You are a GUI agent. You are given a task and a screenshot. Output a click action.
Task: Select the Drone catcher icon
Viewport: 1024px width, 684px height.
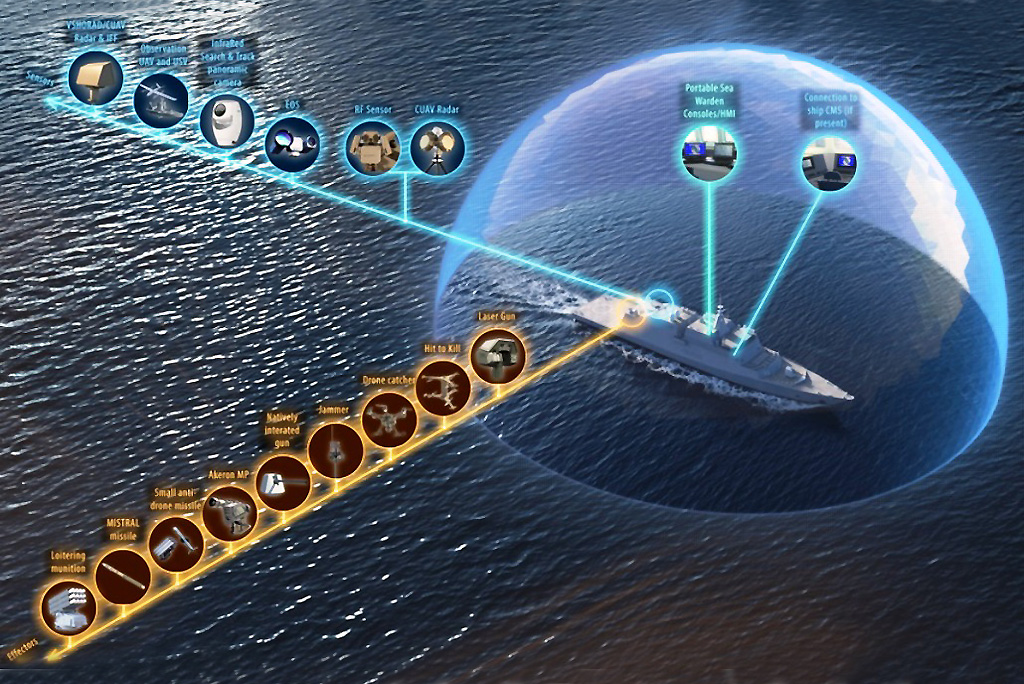[388, 420]
